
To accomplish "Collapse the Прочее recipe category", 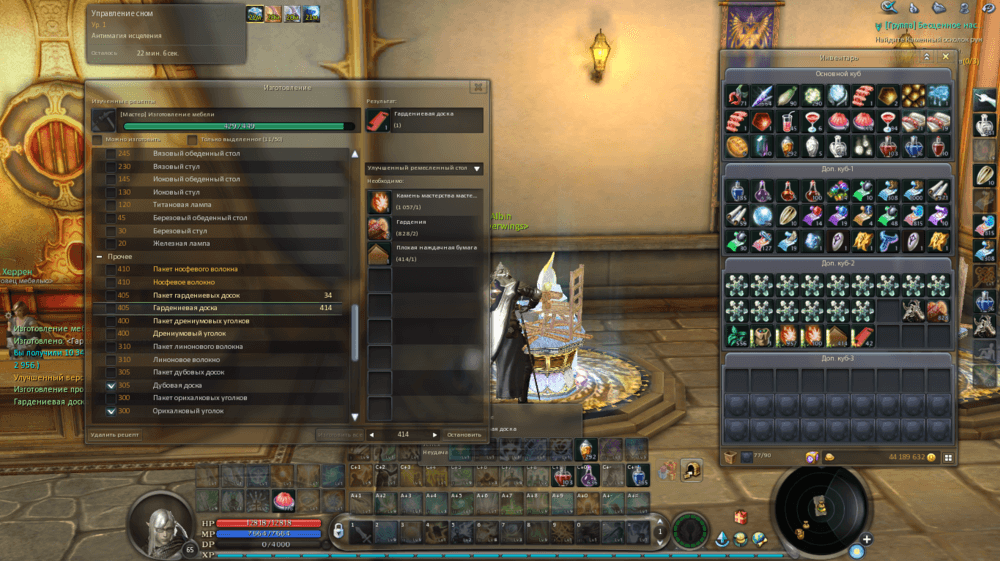I will [97, 257].
